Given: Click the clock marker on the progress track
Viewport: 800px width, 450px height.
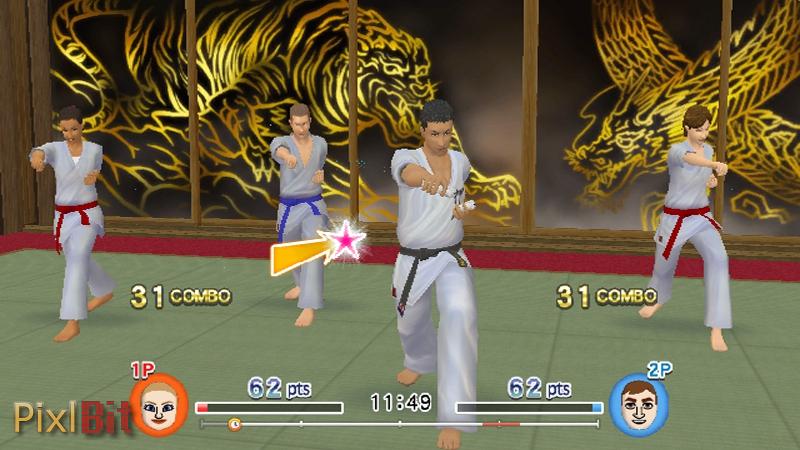Looking at the screenshot, I should pyautogui.click(x=234, y=424).
